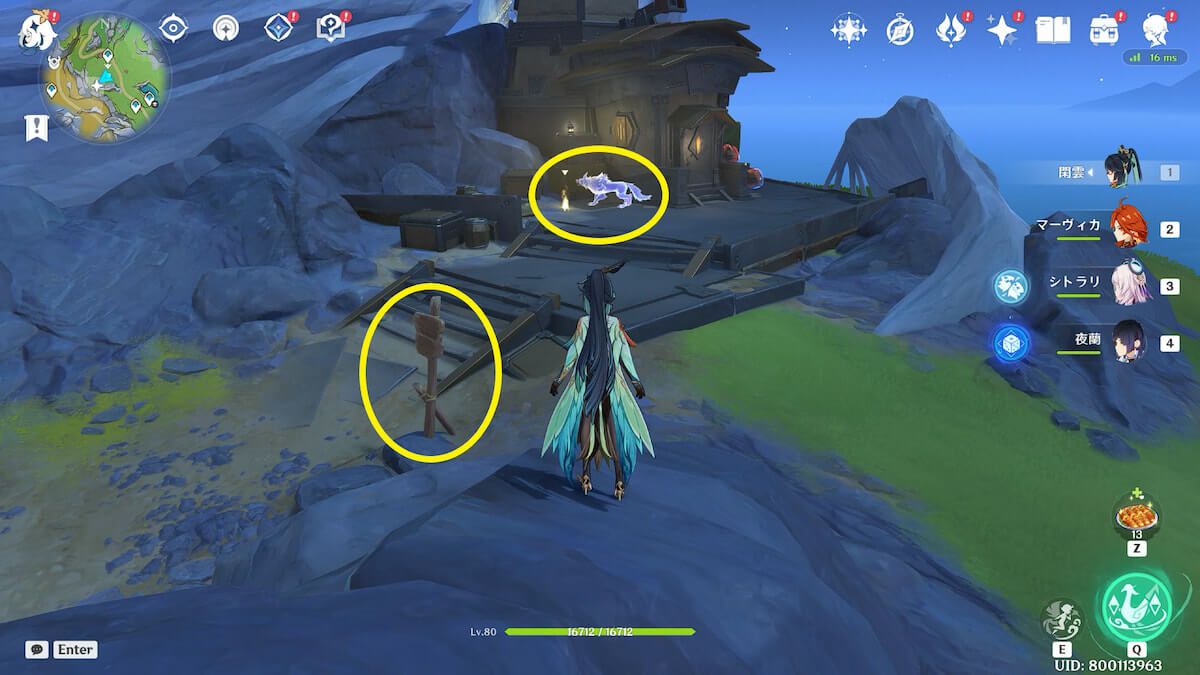This screenshot has width=1200, height=675.
Task: Open the Wish star-cluster icon
Action: tap(848, 30)
